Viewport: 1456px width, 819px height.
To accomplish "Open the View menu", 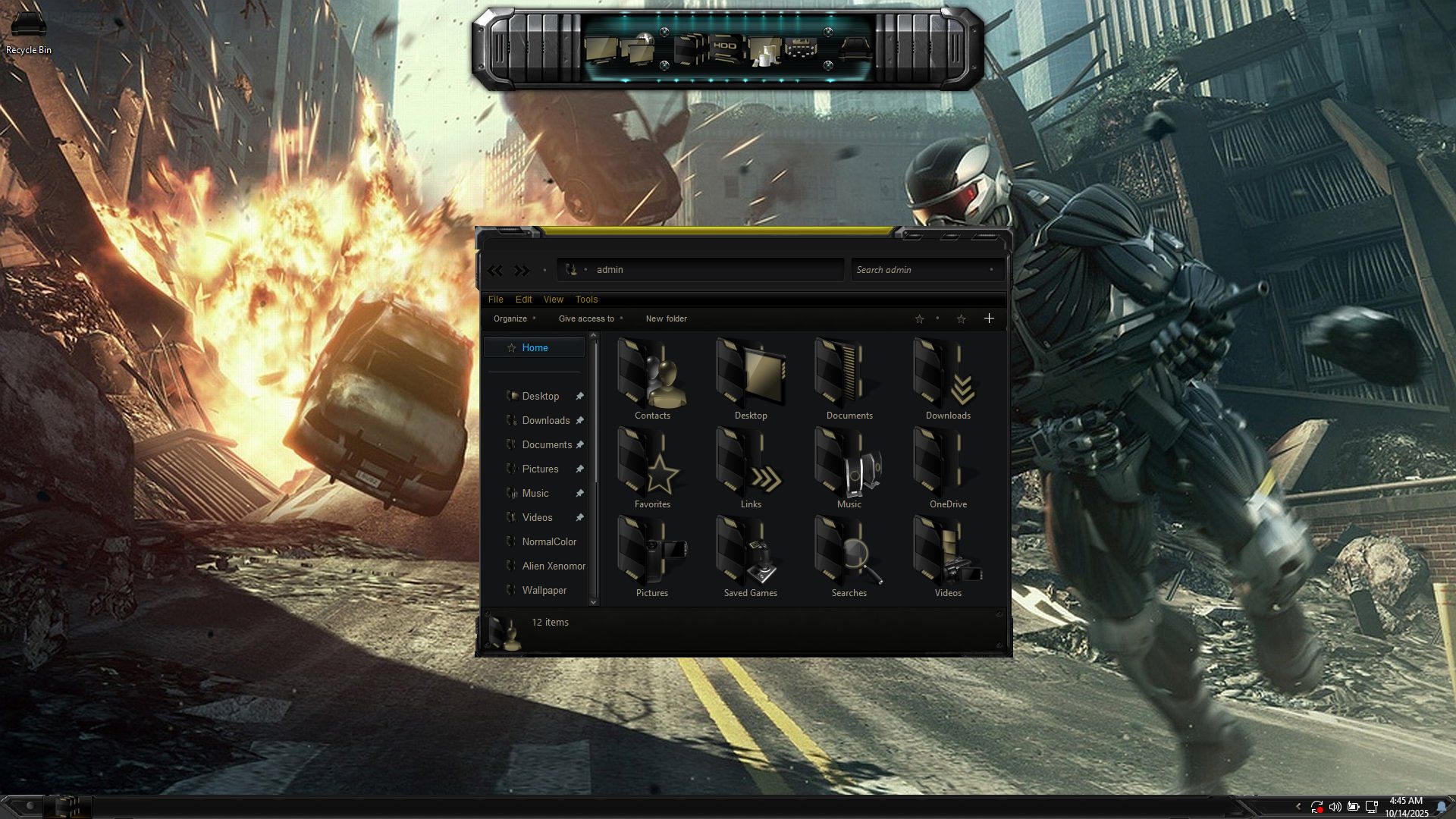I will pyautogui.click(x=553, y=300).
